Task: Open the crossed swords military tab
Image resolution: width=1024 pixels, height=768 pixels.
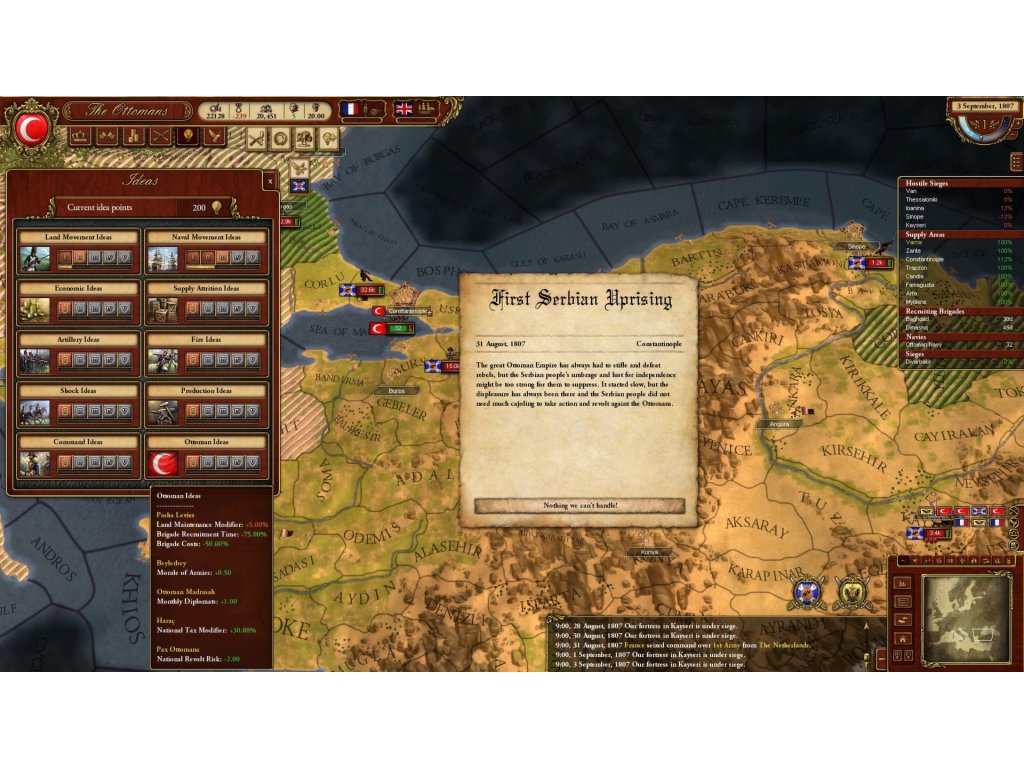Action: click(160, 137)
